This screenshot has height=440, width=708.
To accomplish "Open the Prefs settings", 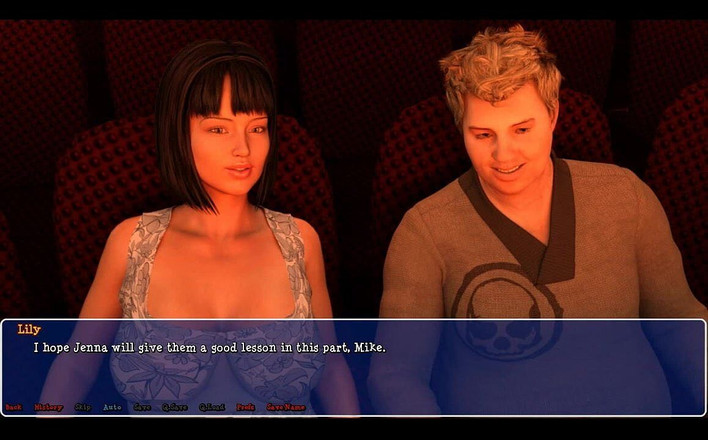I will pyautogui.click(x=245, y=407).
